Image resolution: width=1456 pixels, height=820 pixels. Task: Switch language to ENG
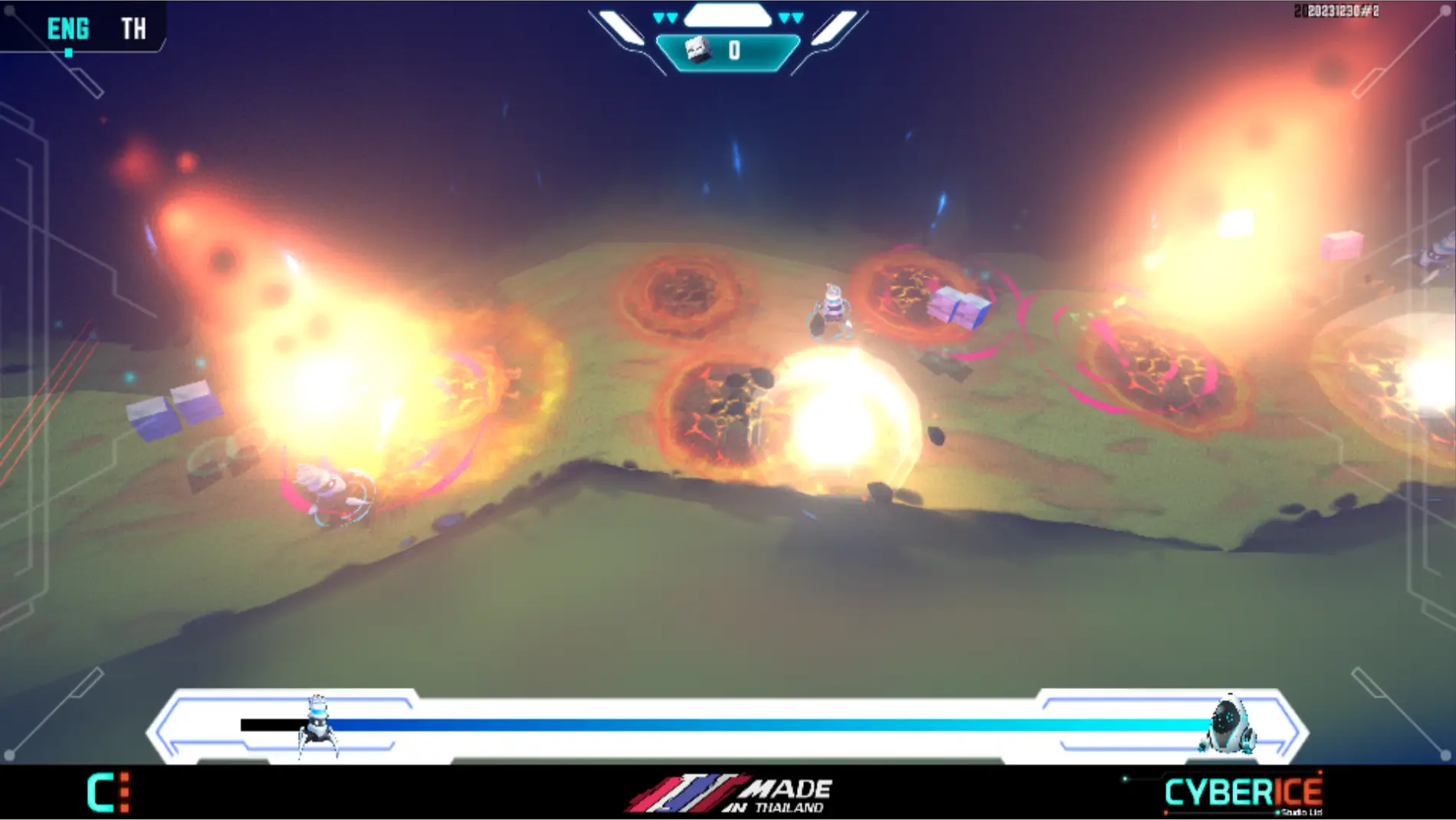point(68,29)
